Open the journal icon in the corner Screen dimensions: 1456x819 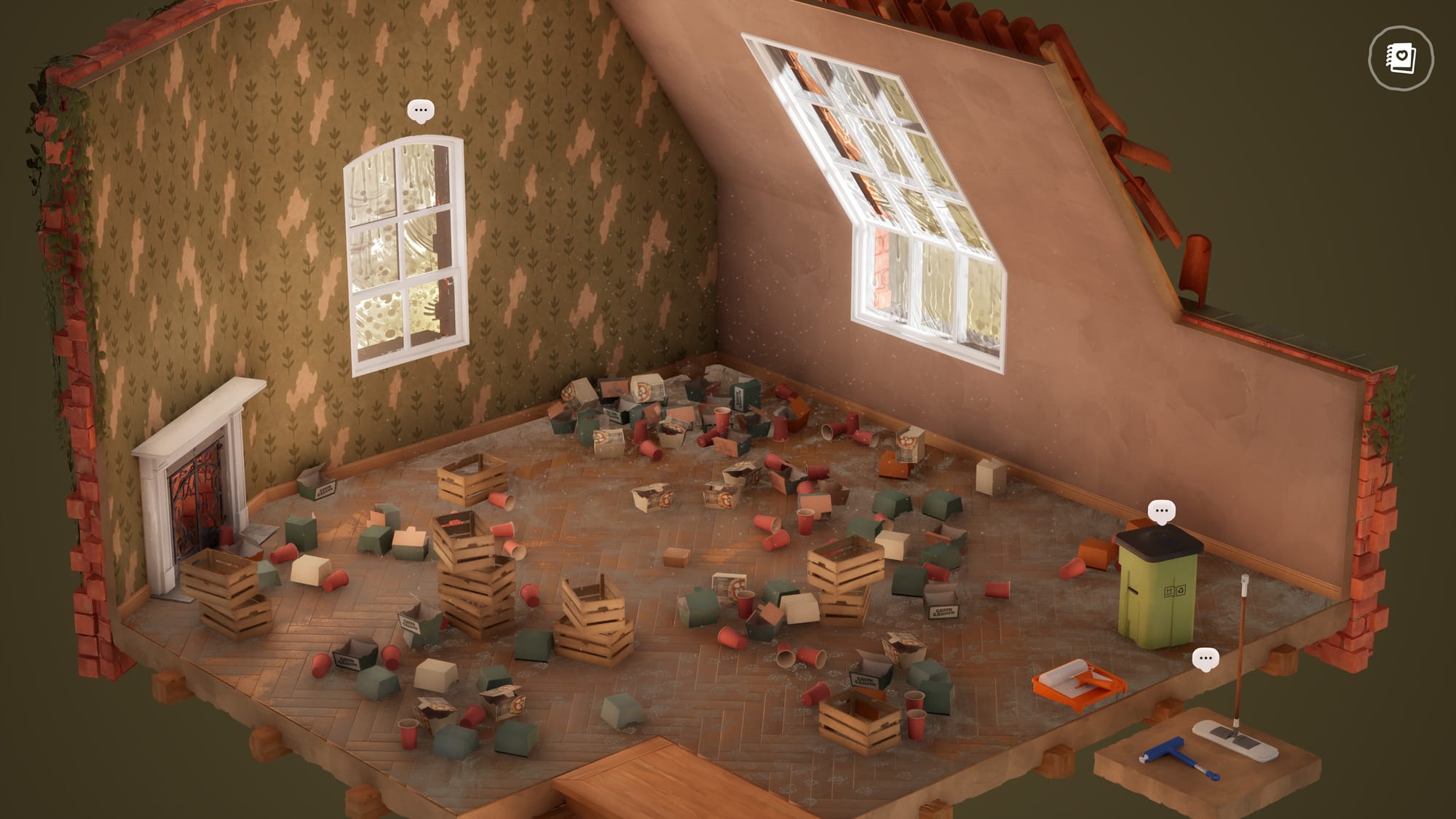[x=1400, y=58]
